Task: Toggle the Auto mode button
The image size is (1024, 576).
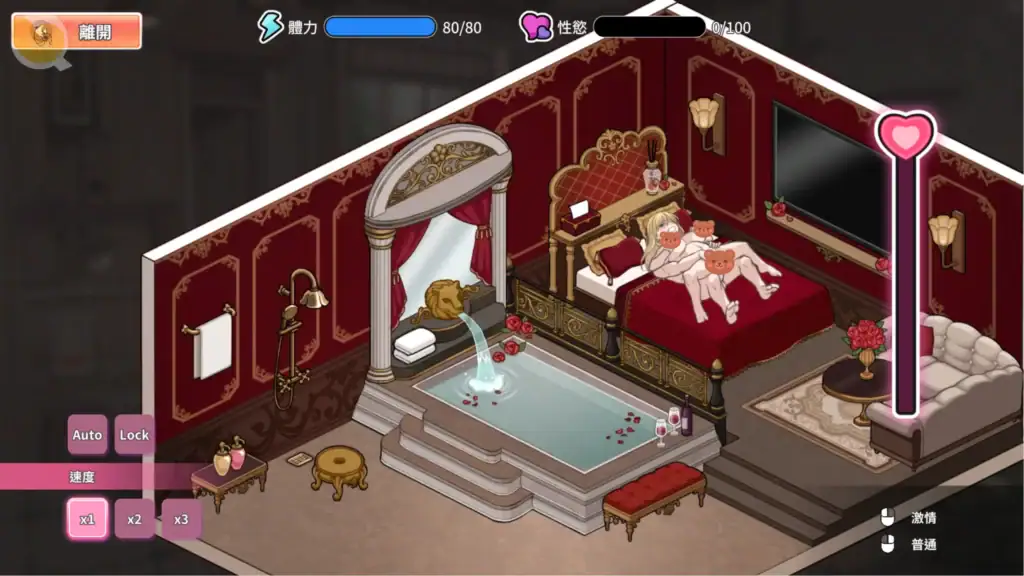Action: [88, 435]
